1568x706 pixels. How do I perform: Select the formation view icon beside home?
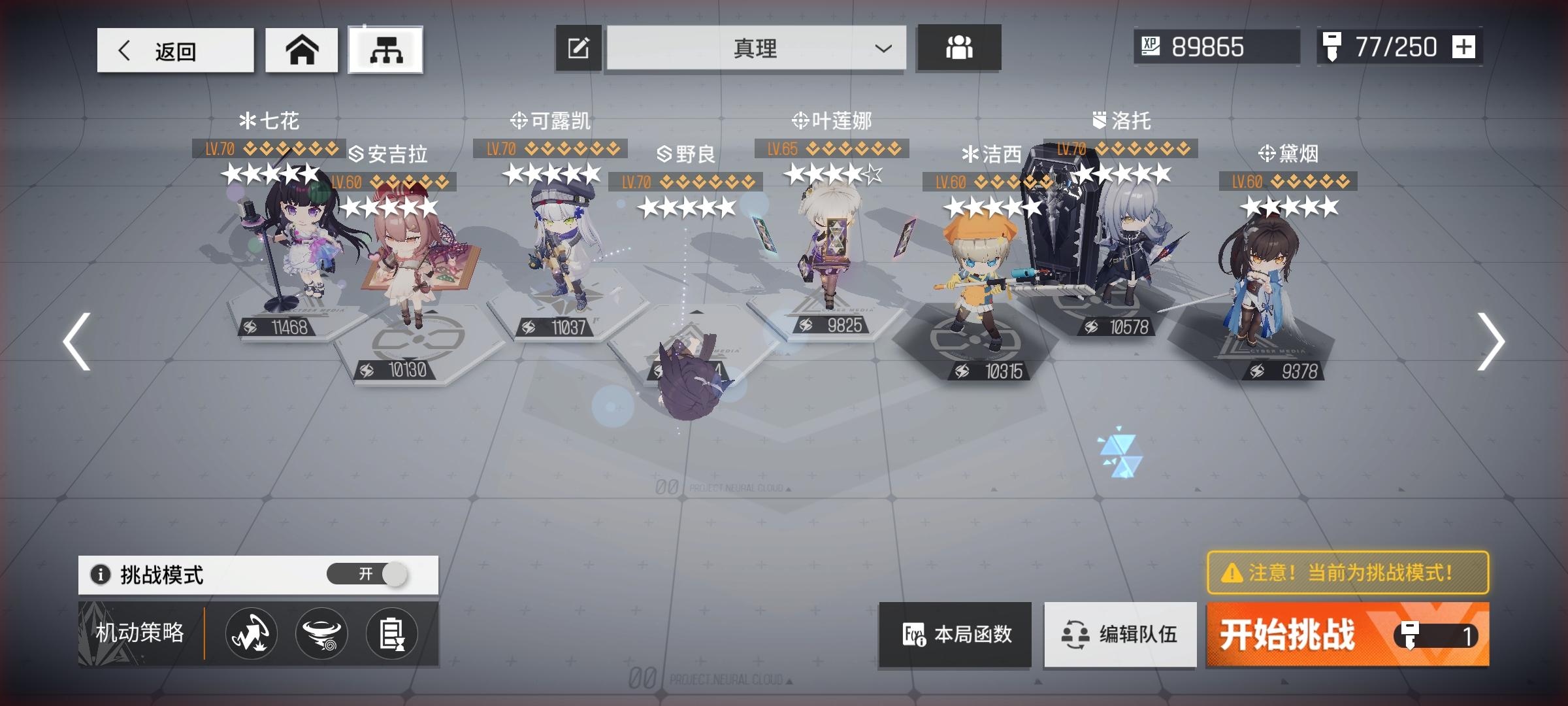click(x=386, y=48)
